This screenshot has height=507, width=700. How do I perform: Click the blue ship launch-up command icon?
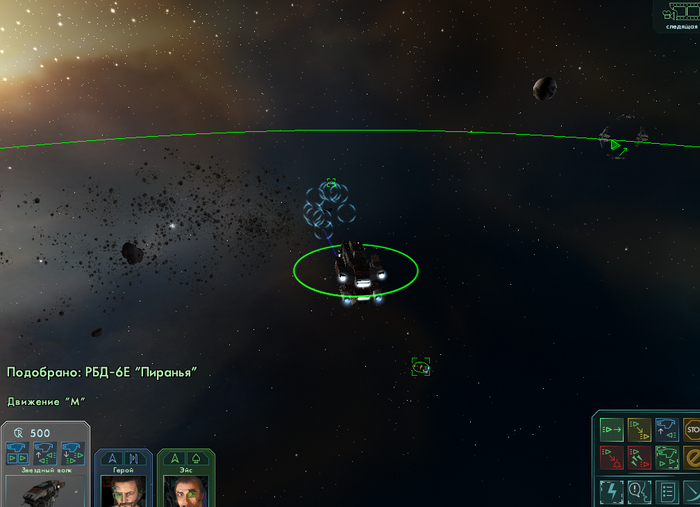click(x=667, y=430)
